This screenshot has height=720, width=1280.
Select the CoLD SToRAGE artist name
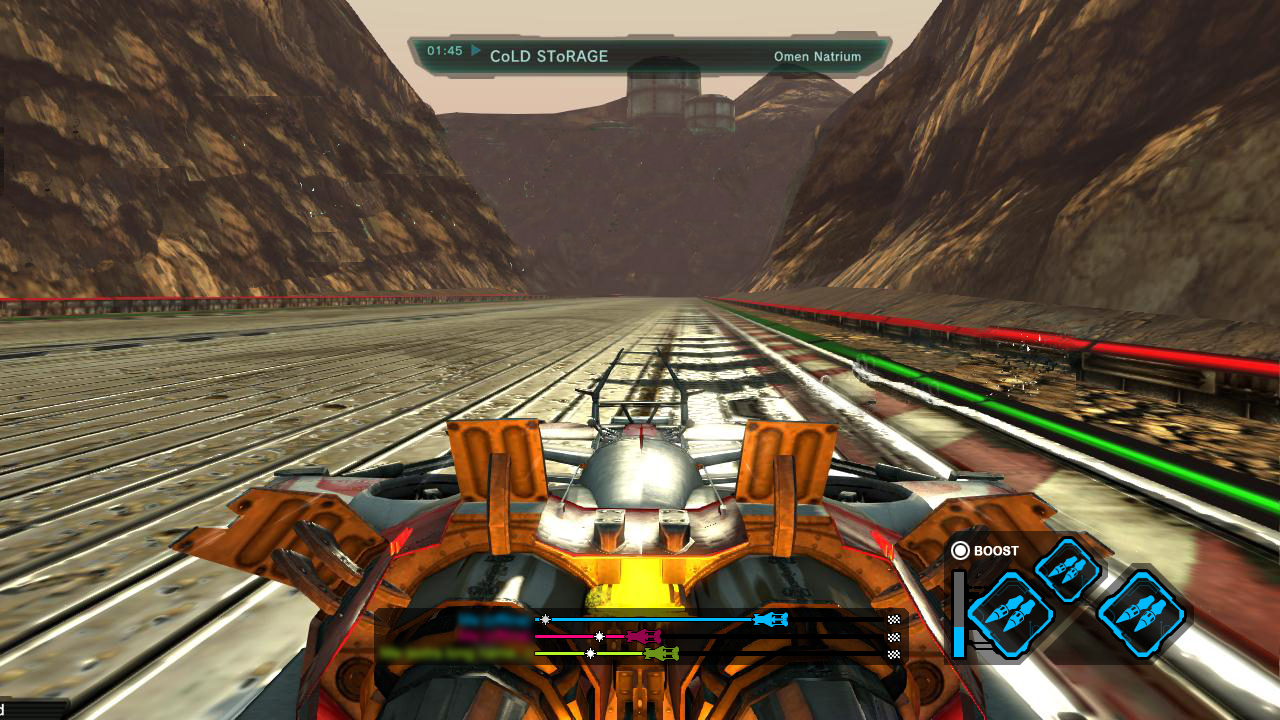pos(549,57)
